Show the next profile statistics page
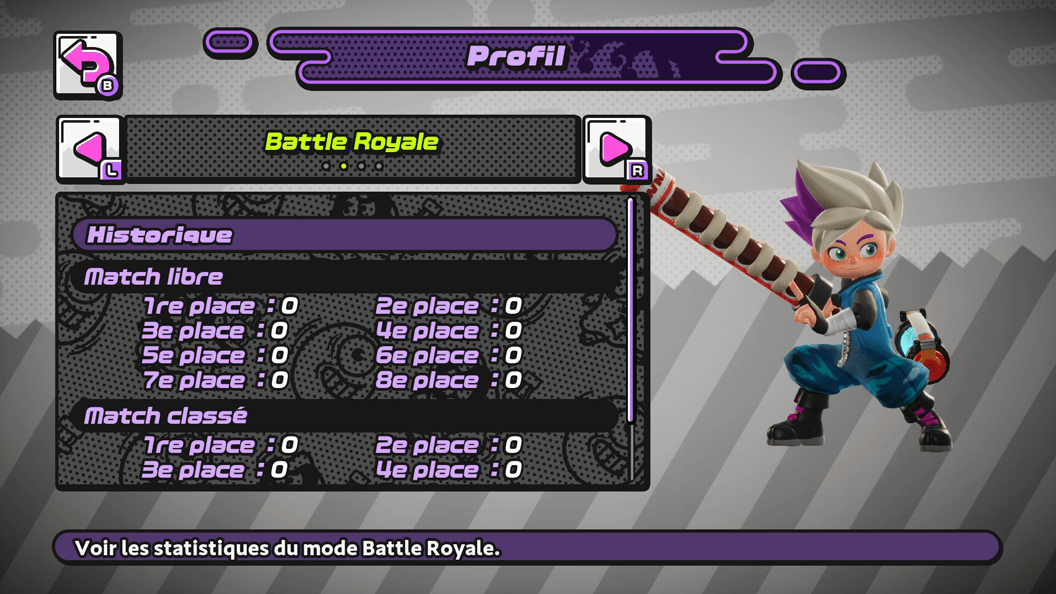This screenshot has width=1056, height=594. (x=616, y=149)
